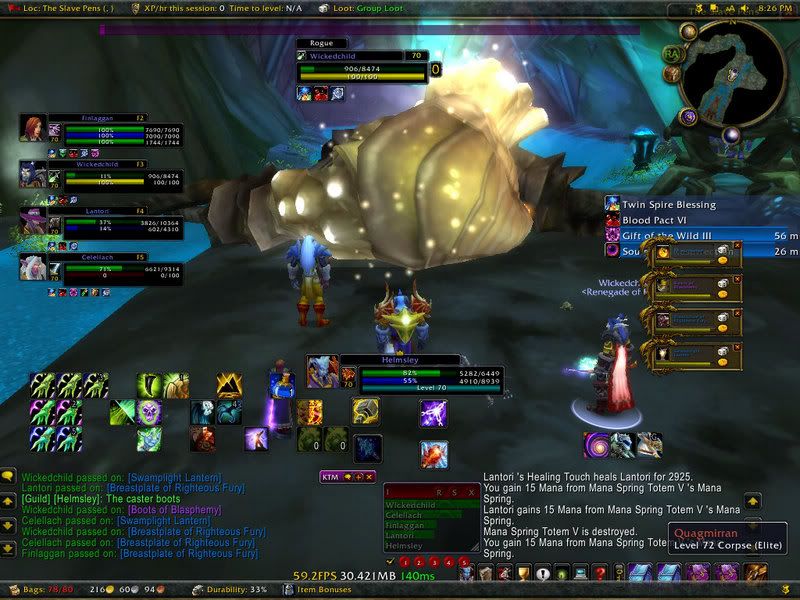Image resolution: width=800 pixels, height=600 pixels.
Task: Close the KTM threat meter window
Action: point(369,477)
